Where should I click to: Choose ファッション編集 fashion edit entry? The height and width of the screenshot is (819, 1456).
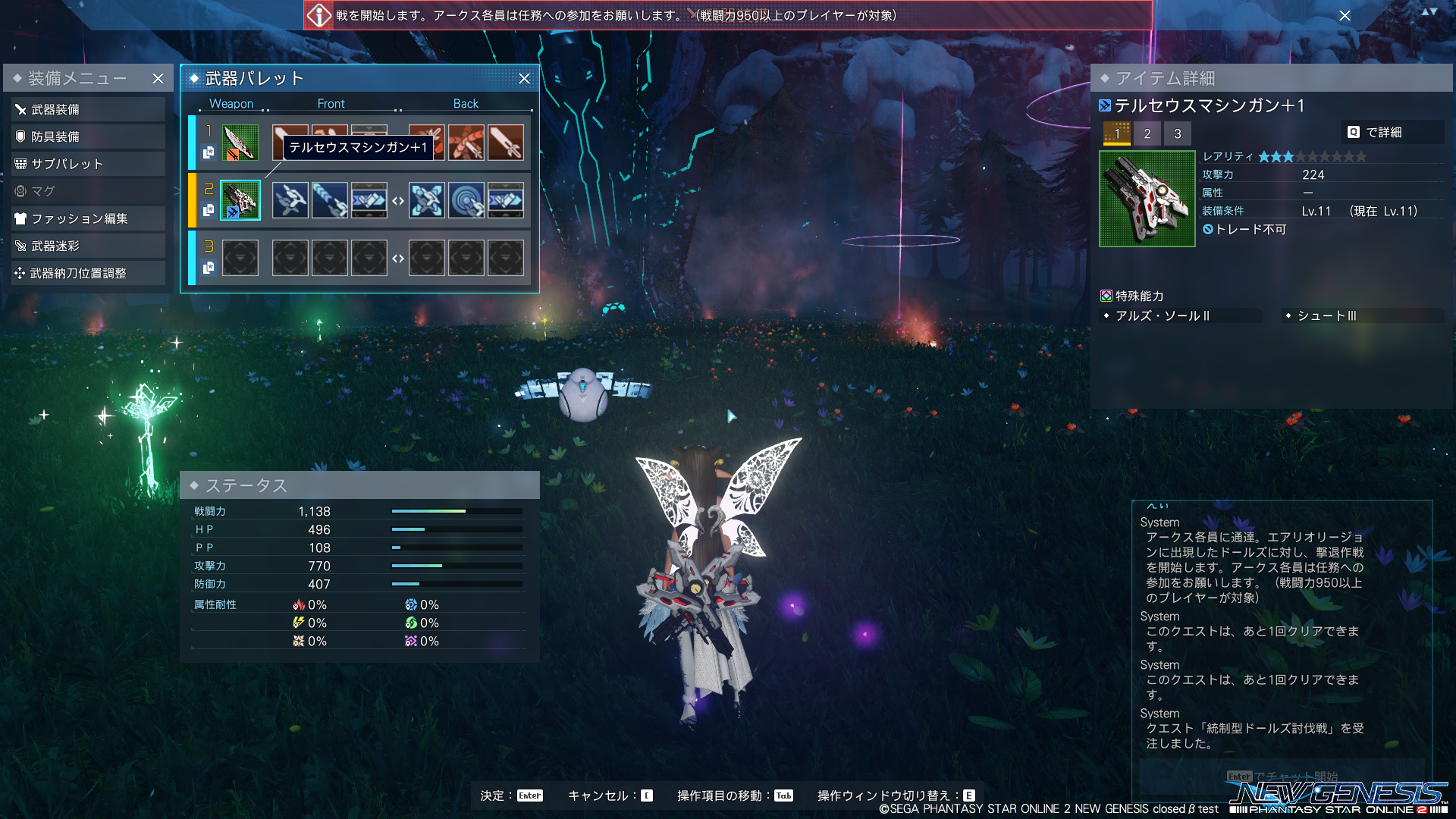coord(88,218)
